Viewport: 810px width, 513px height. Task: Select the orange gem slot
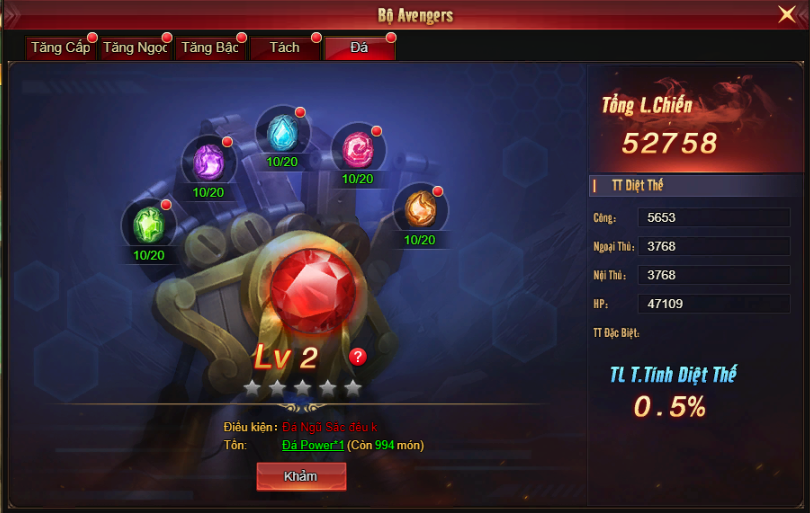click(x=419, y=209)
